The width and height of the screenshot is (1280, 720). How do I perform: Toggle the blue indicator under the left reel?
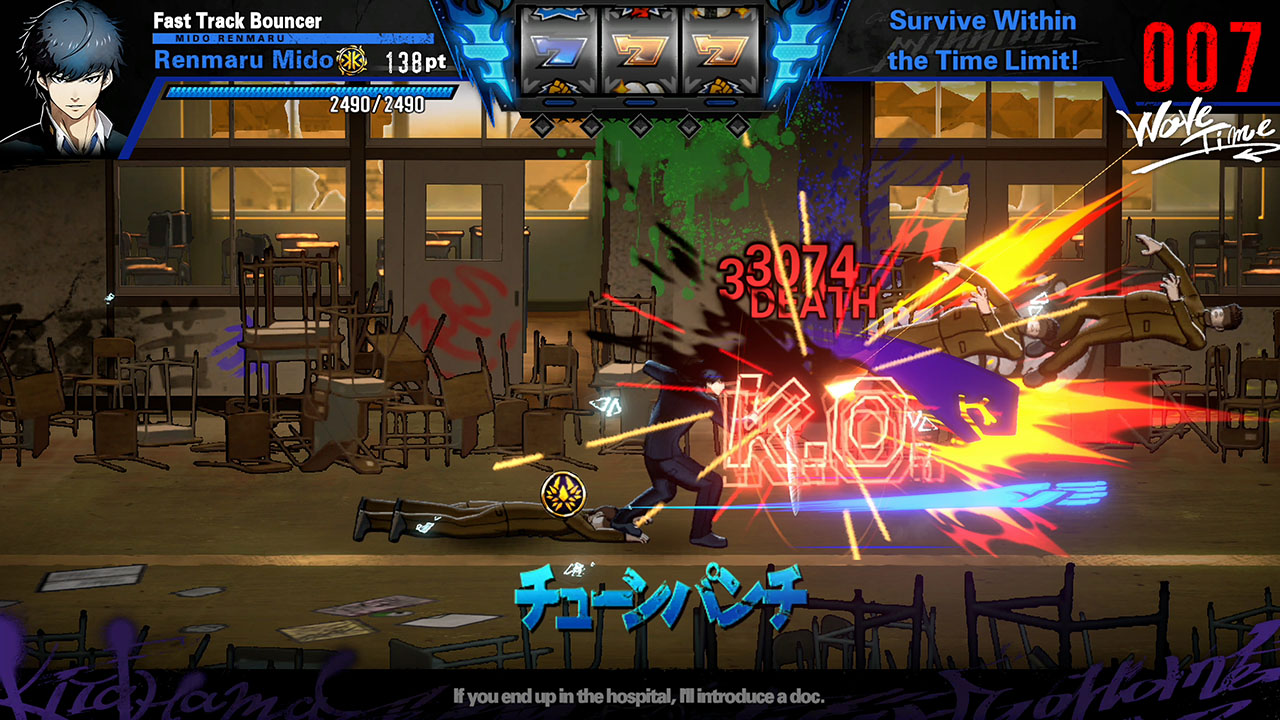[x=559, y=102]
